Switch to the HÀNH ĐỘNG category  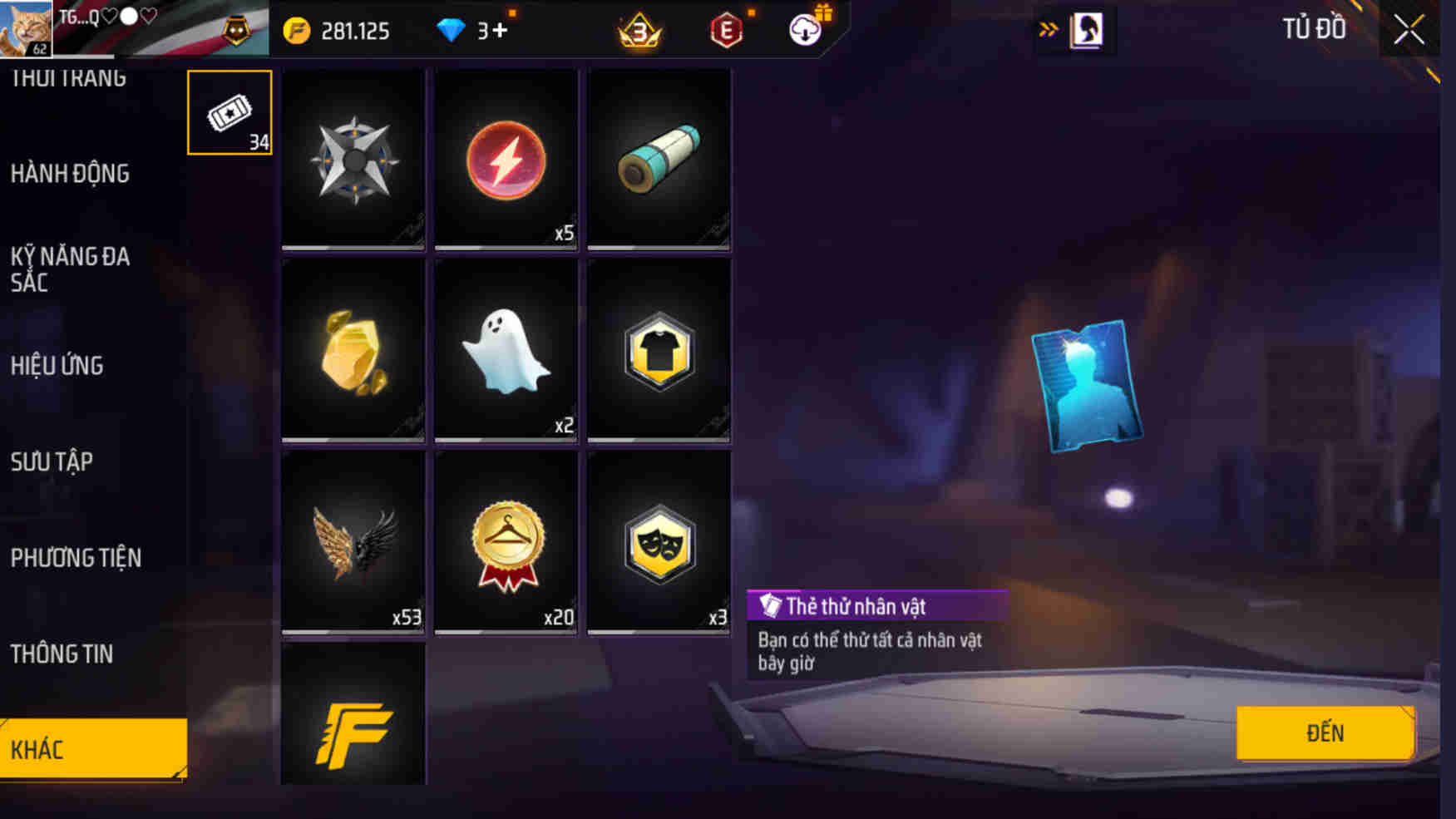(71, 173)
